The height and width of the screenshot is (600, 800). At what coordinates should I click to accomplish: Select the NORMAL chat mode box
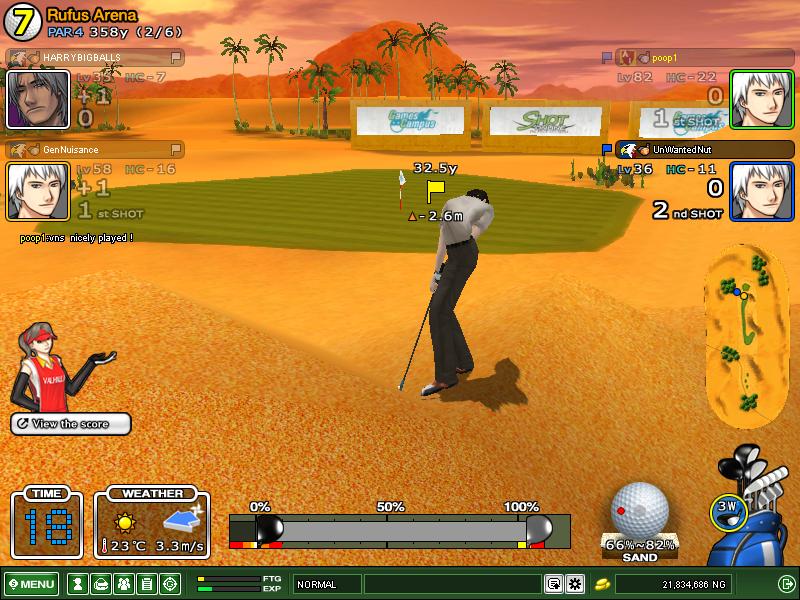point(327,584)
